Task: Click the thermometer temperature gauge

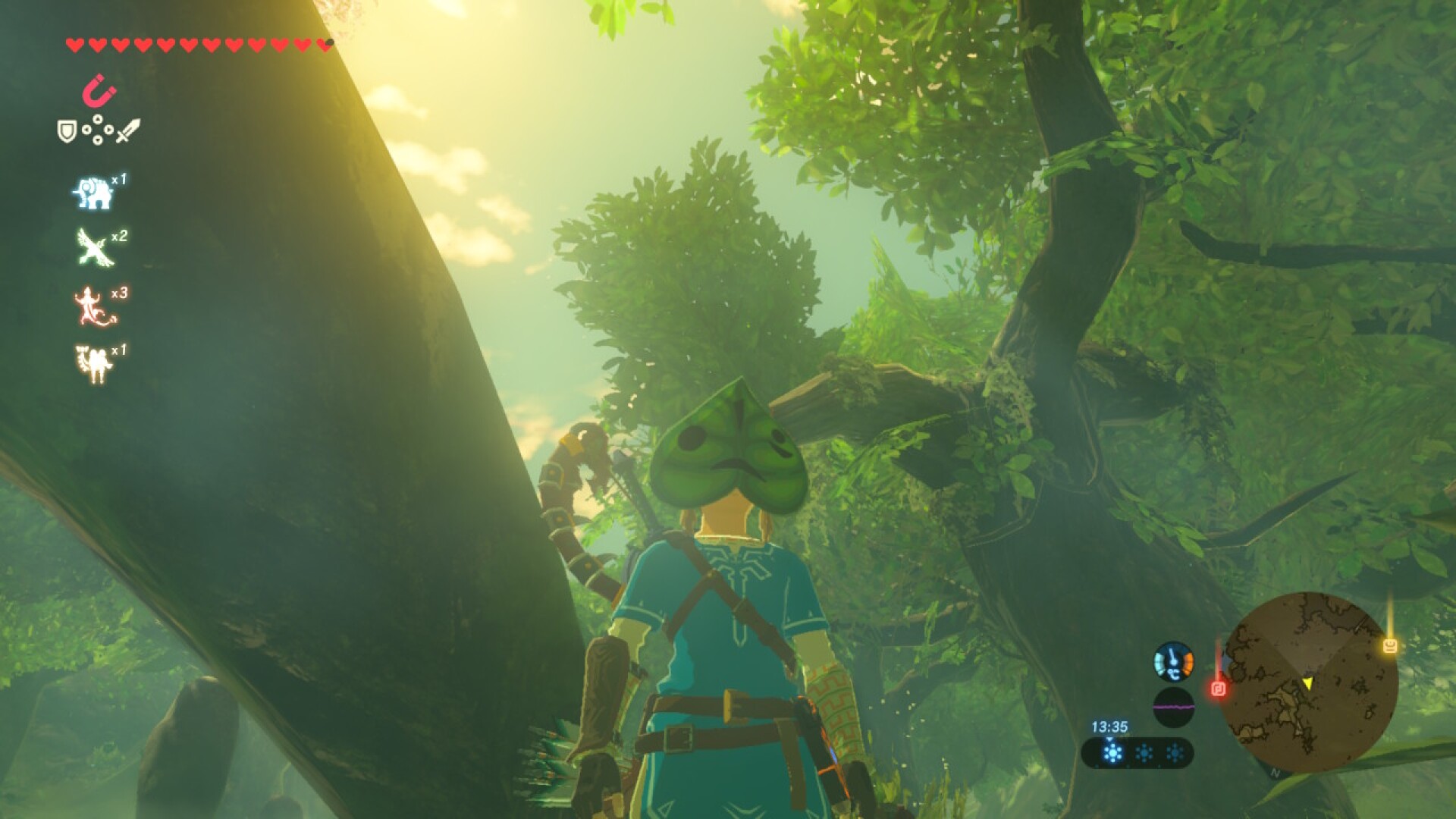Action: (1174, 663)
